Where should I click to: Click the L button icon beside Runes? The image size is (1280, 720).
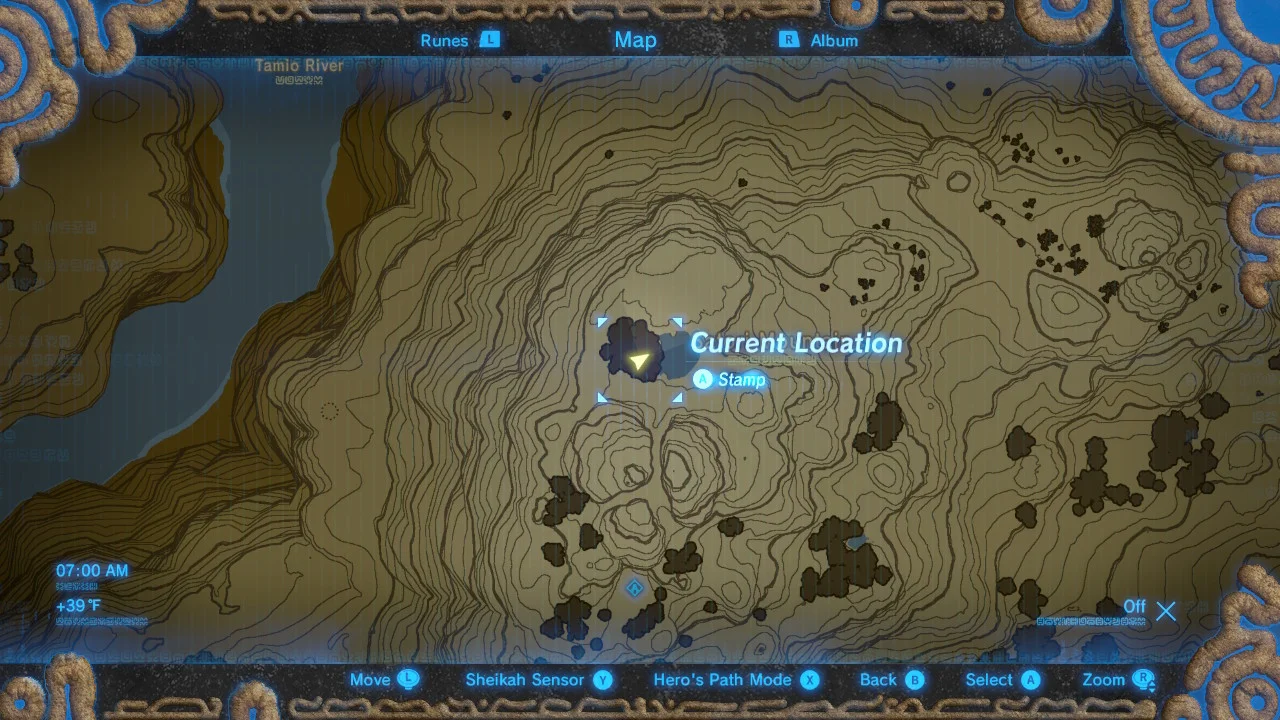pyautogui.click(x=489, y=40)
